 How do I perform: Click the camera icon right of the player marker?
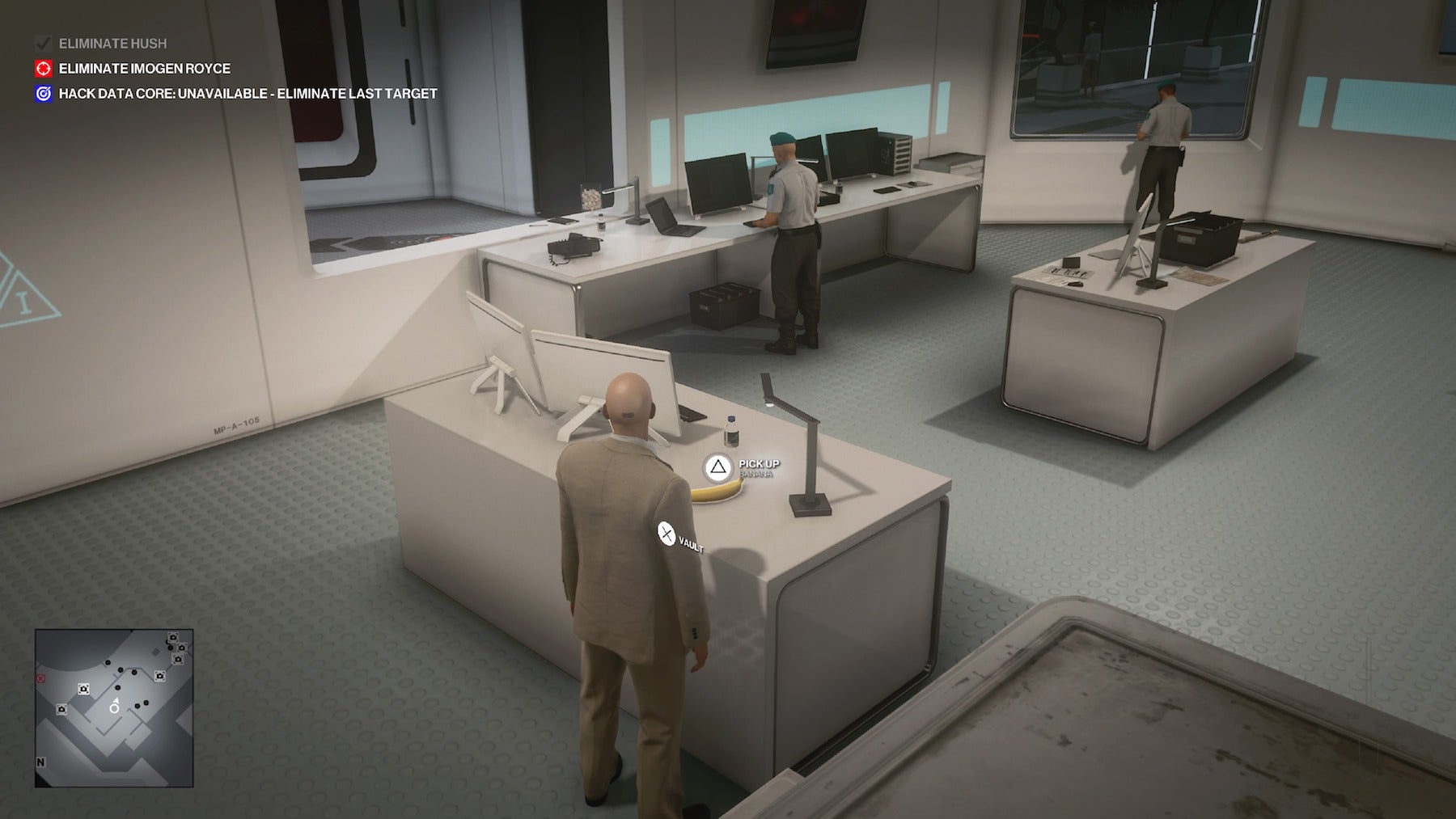tap(161, 676)
